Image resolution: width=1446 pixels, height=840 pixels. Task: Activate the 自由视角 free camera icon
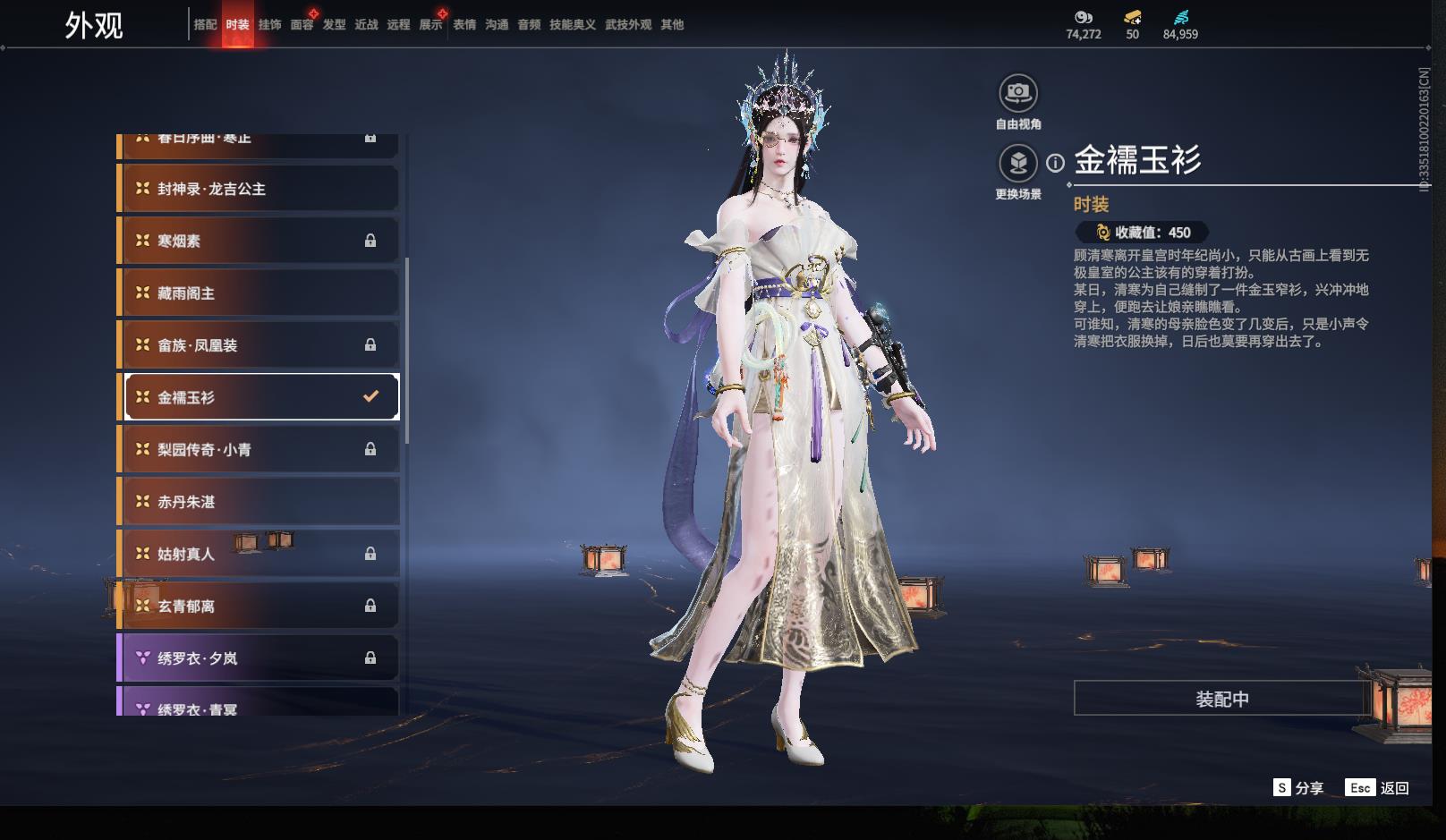1018,93
